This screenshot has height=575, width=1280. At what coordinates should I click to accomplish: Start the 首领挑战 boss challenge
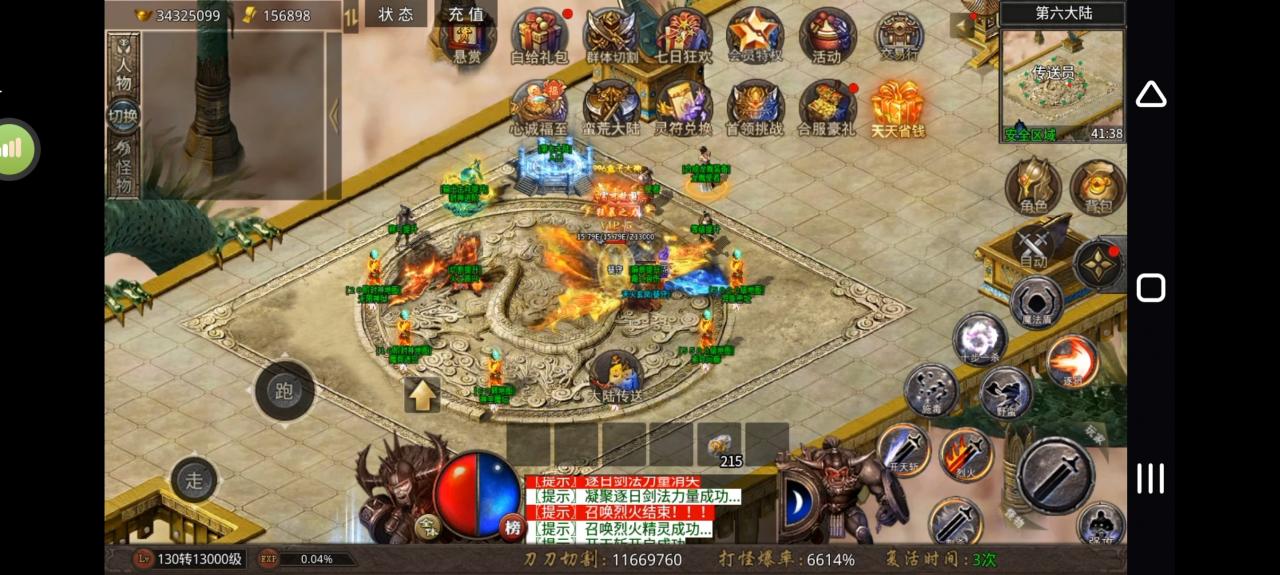pos(755,108)
